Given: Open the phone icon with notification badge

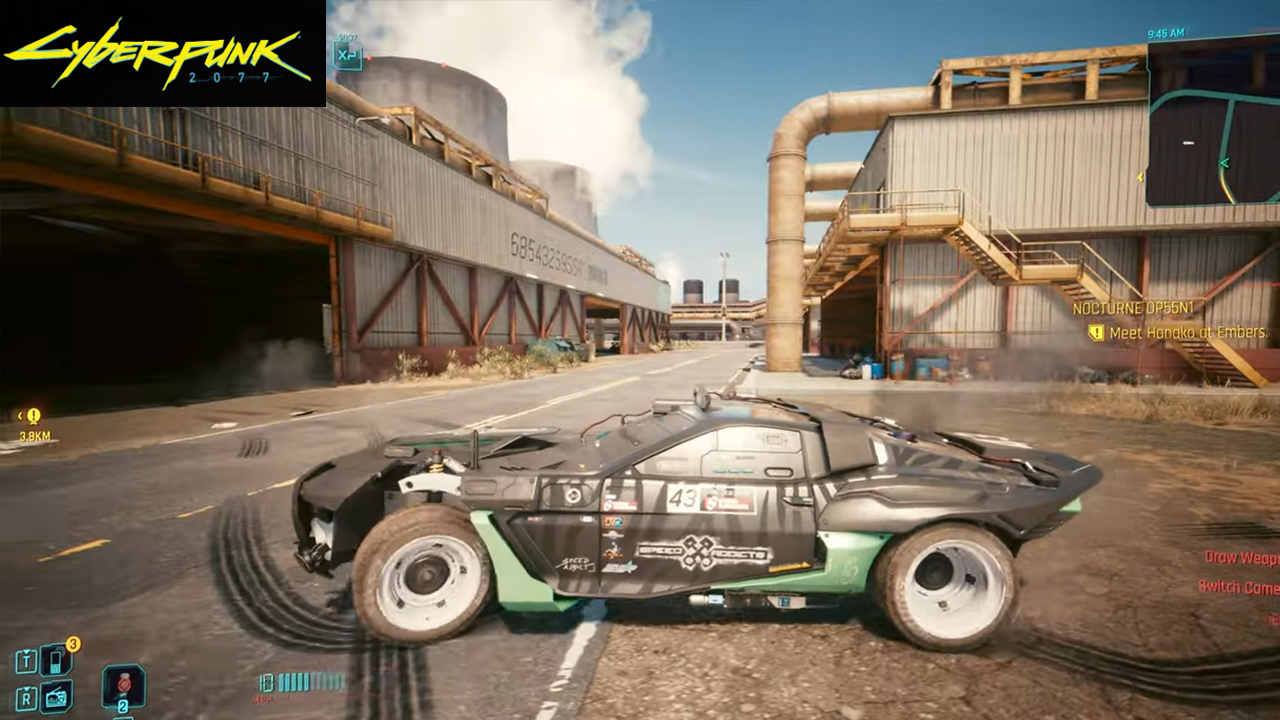Looking at the screenshot, I should click(56, 660).
